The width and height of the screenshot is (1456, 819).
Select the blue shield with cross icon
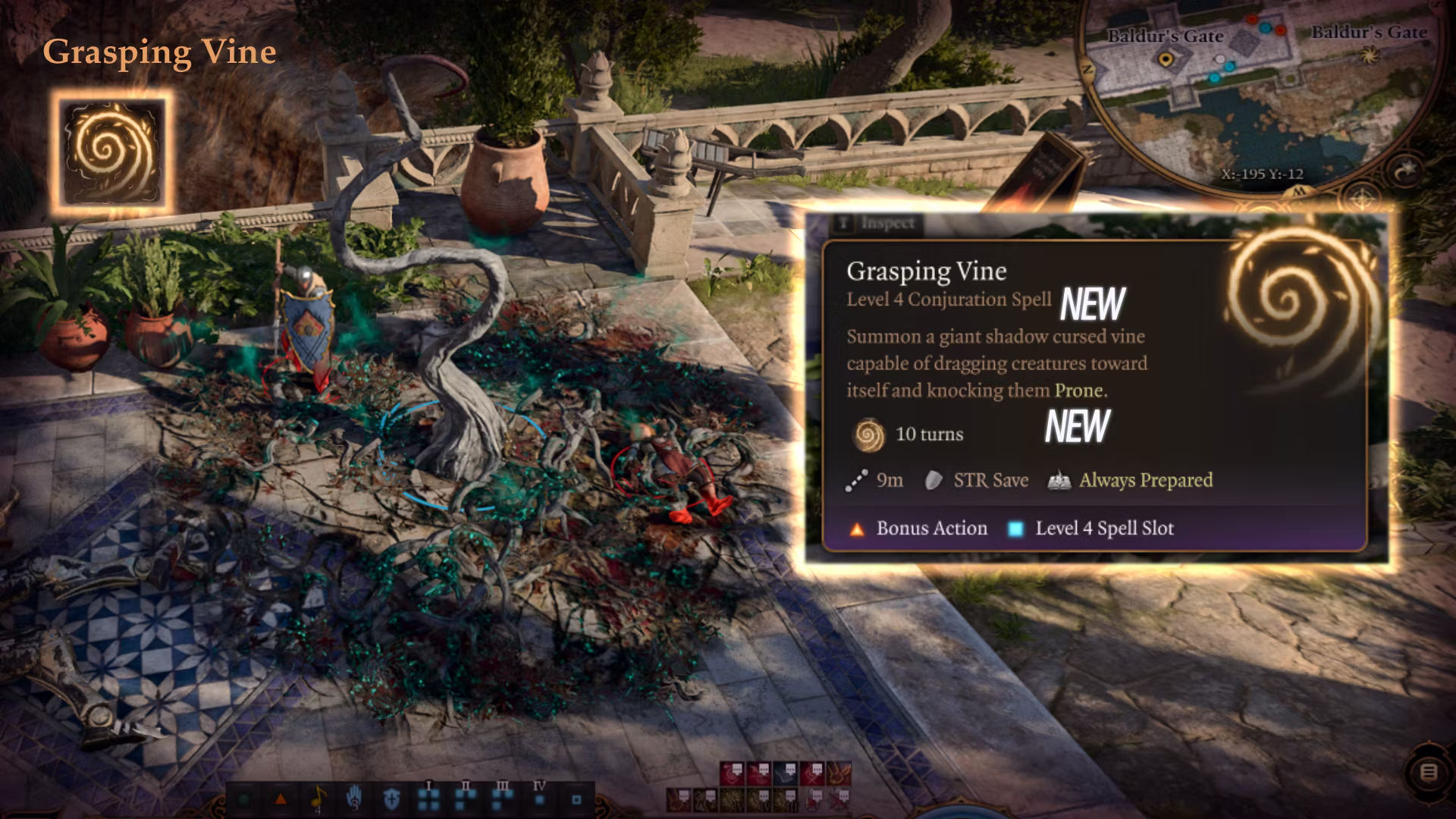click(391, 799)
